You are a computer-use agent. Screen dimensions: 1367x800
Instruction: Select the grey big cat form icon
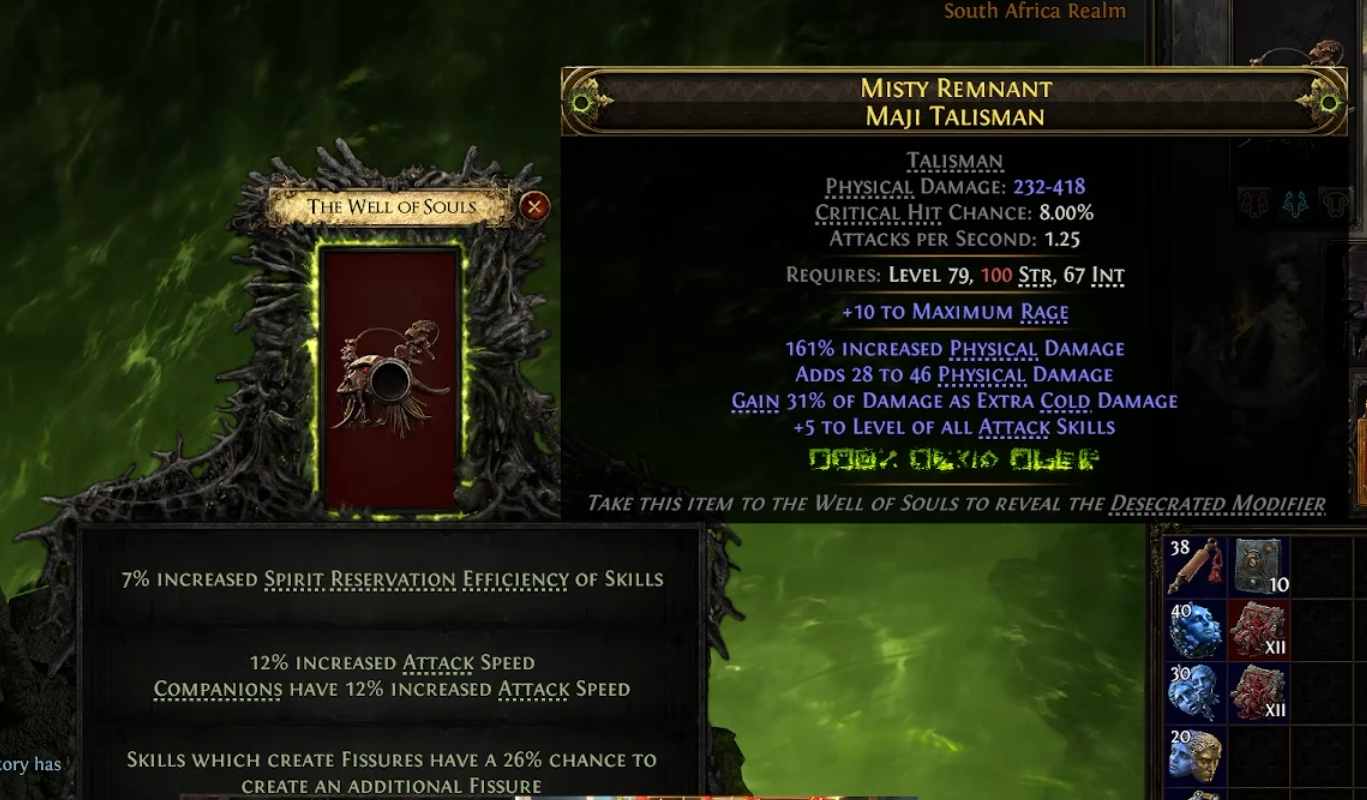[1334, 204]
